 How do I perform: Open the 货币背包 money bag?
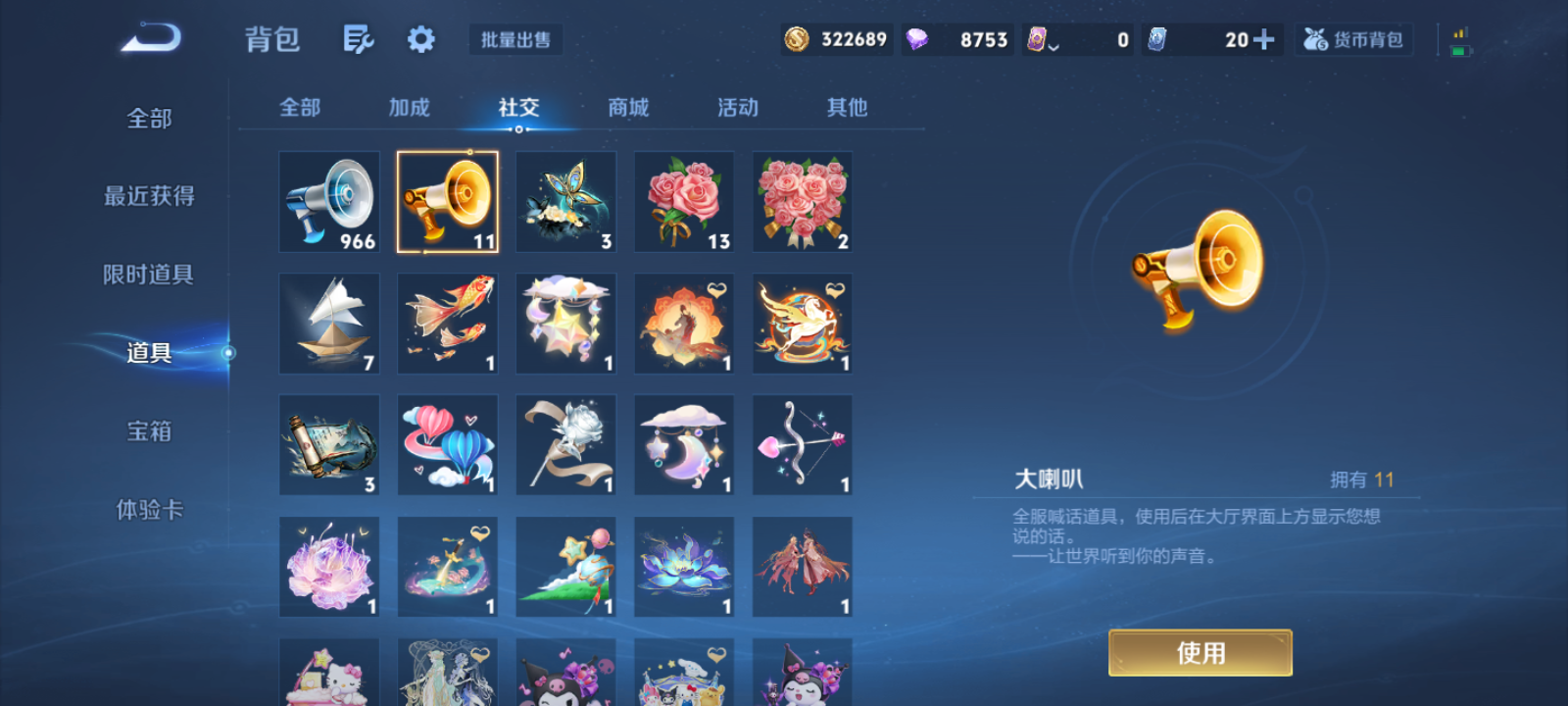[x=1353, y=39]
